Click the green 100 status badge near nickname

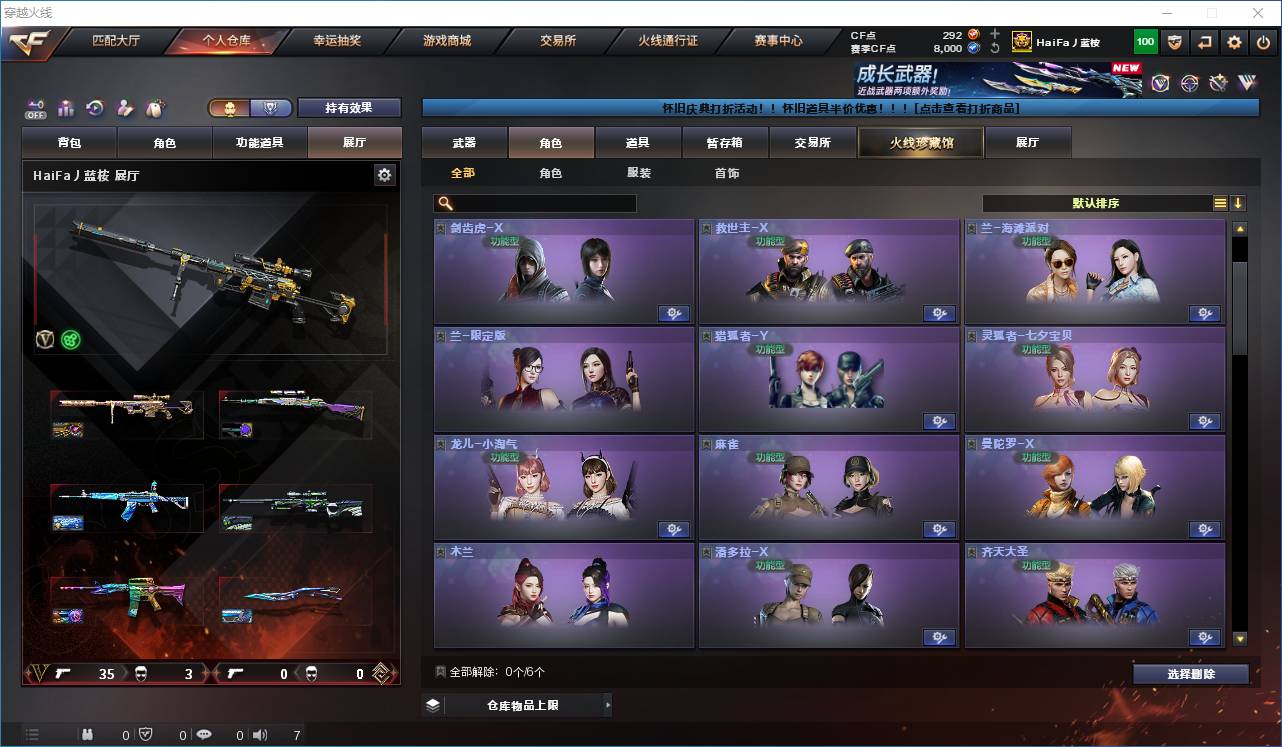pos(1143,41)
